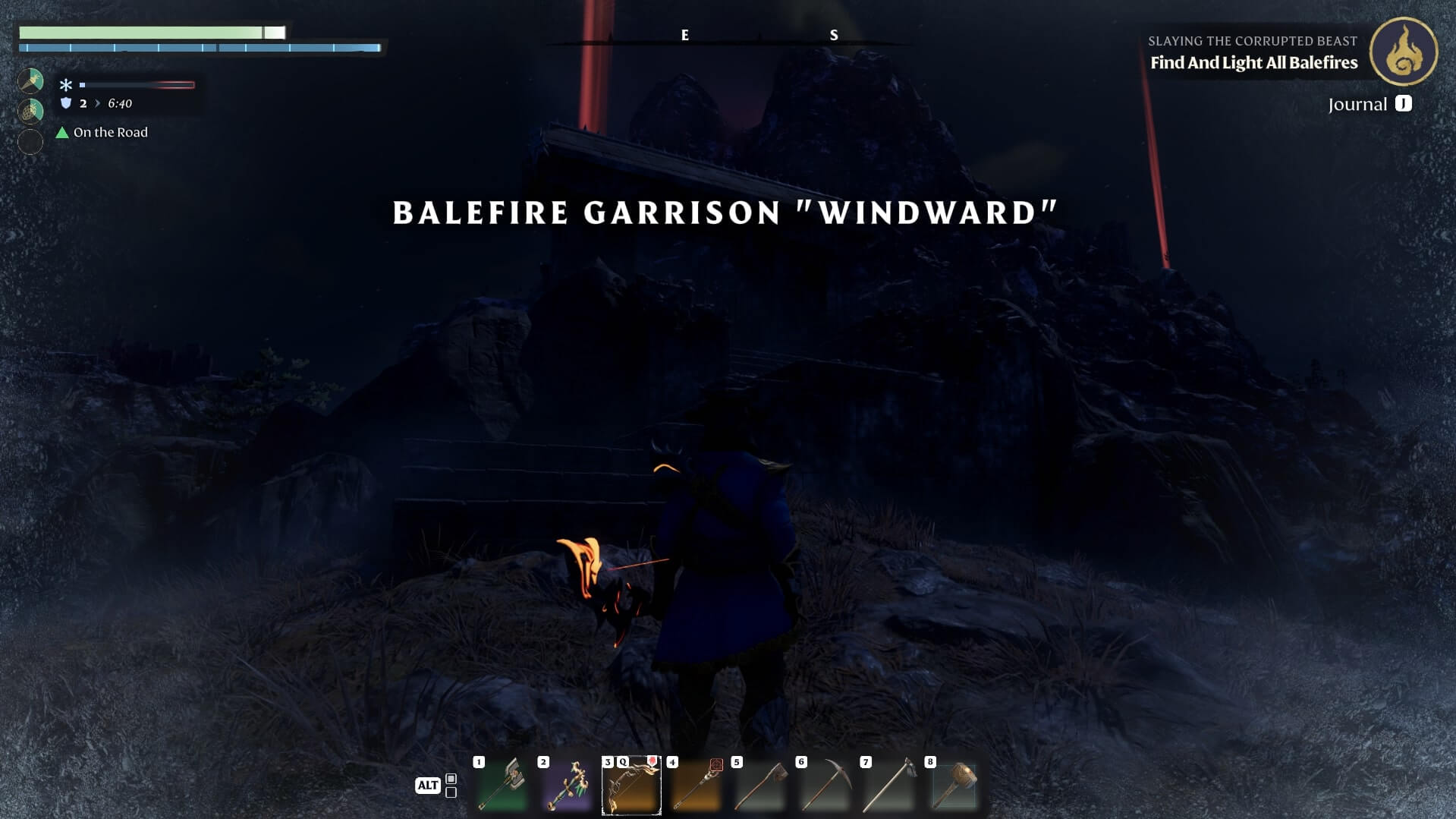Choose the highlighted bow in slot 3

click(631, 785)
